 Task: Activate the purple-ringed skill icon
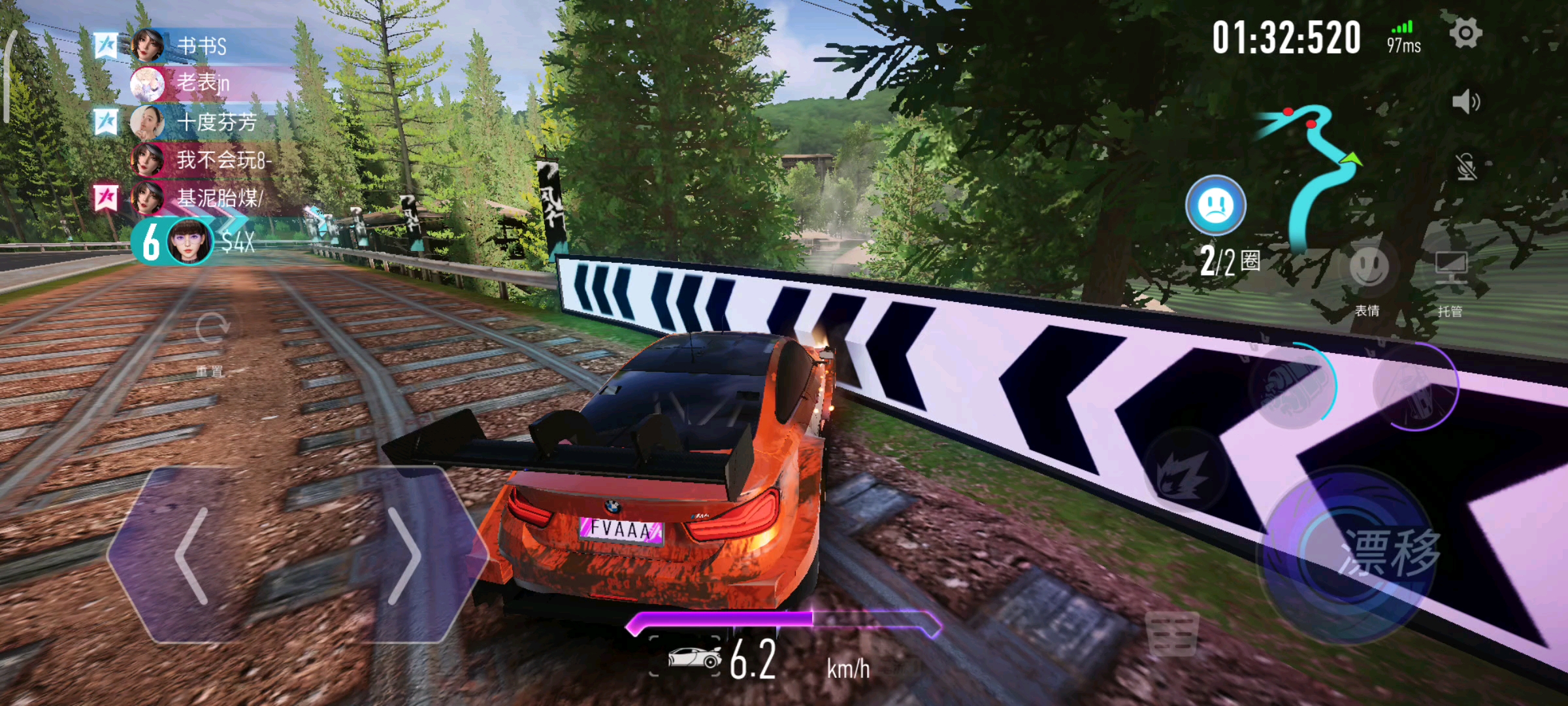[1414, 387]
